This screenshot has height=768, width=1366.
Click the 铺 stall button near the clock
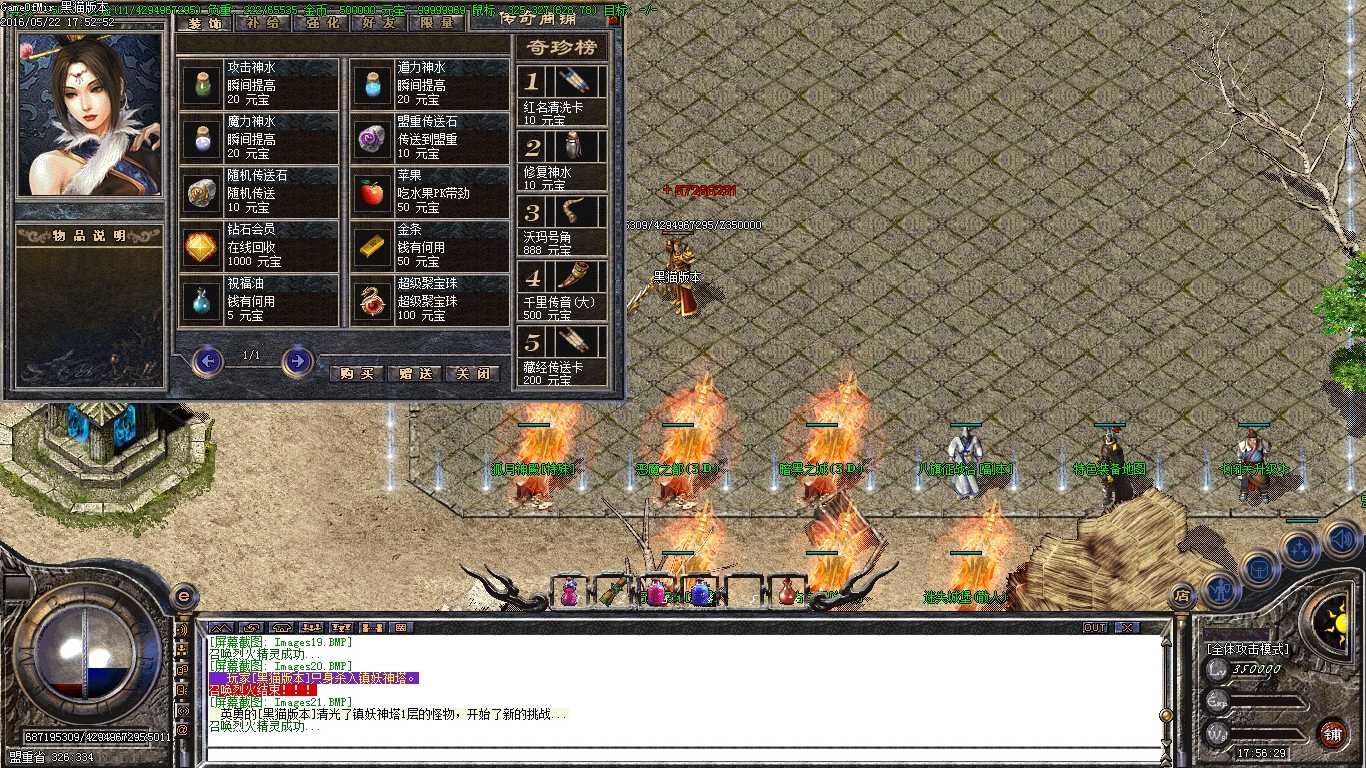(x=1333, y=733)
